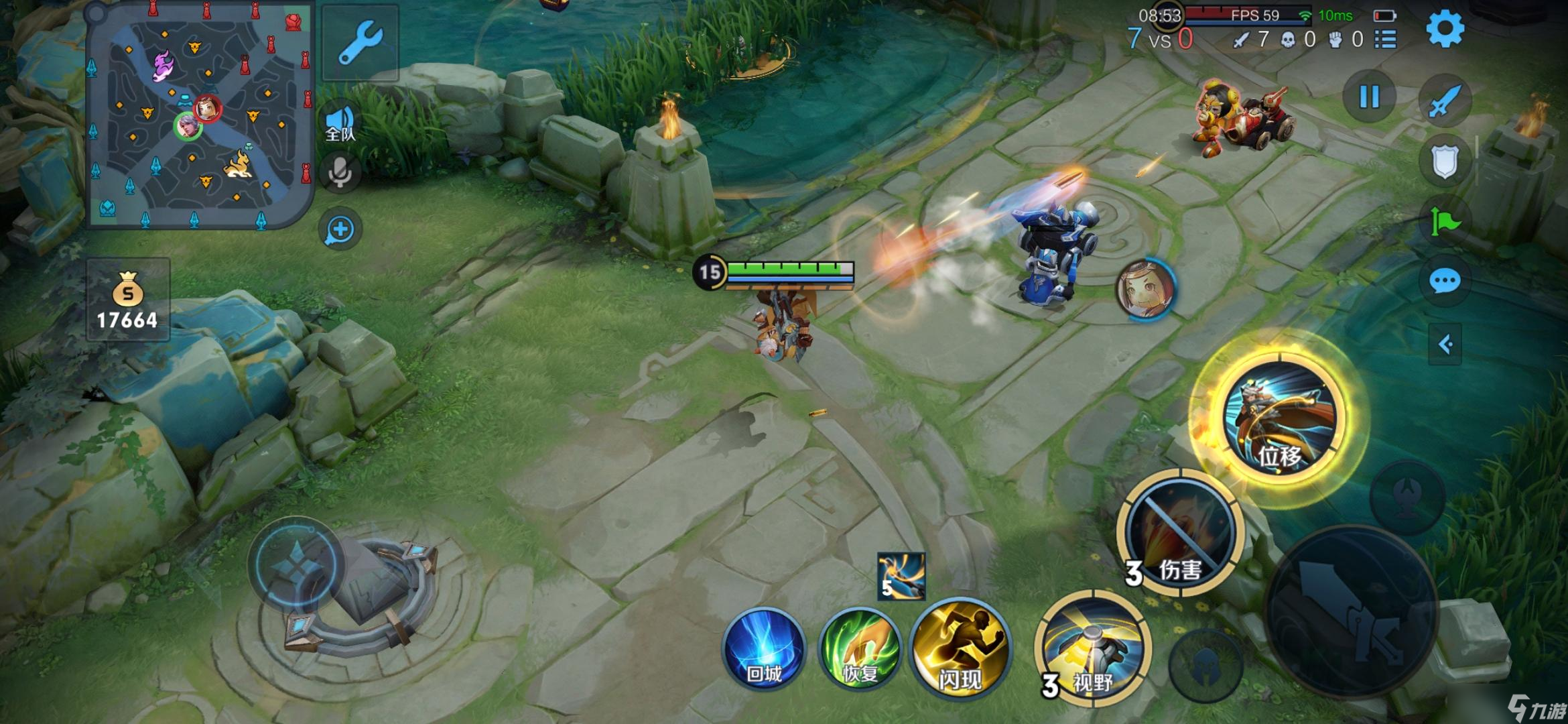
Task: Open the quick chat plus bubble
Action: click(340, 230)
